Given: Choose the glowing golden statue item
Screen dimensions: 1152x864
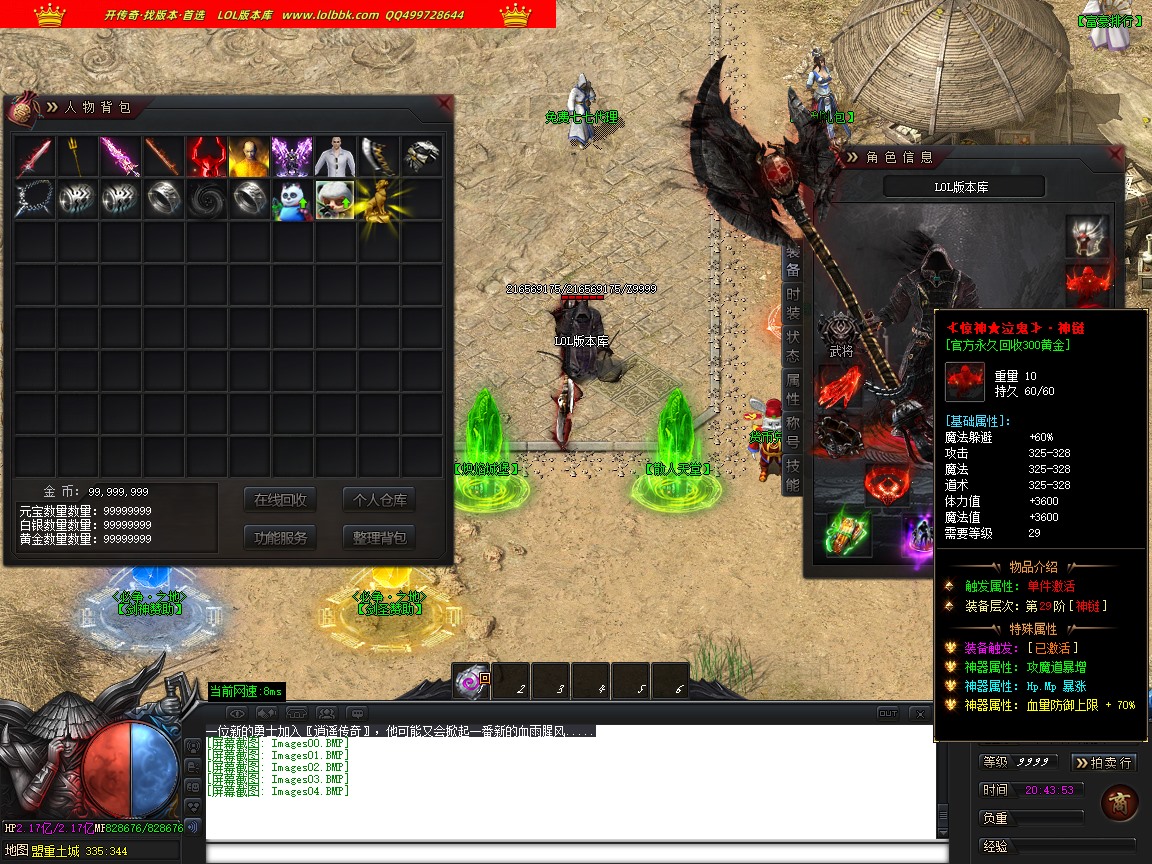Looking at the screenshot, I should pos(378,200).
